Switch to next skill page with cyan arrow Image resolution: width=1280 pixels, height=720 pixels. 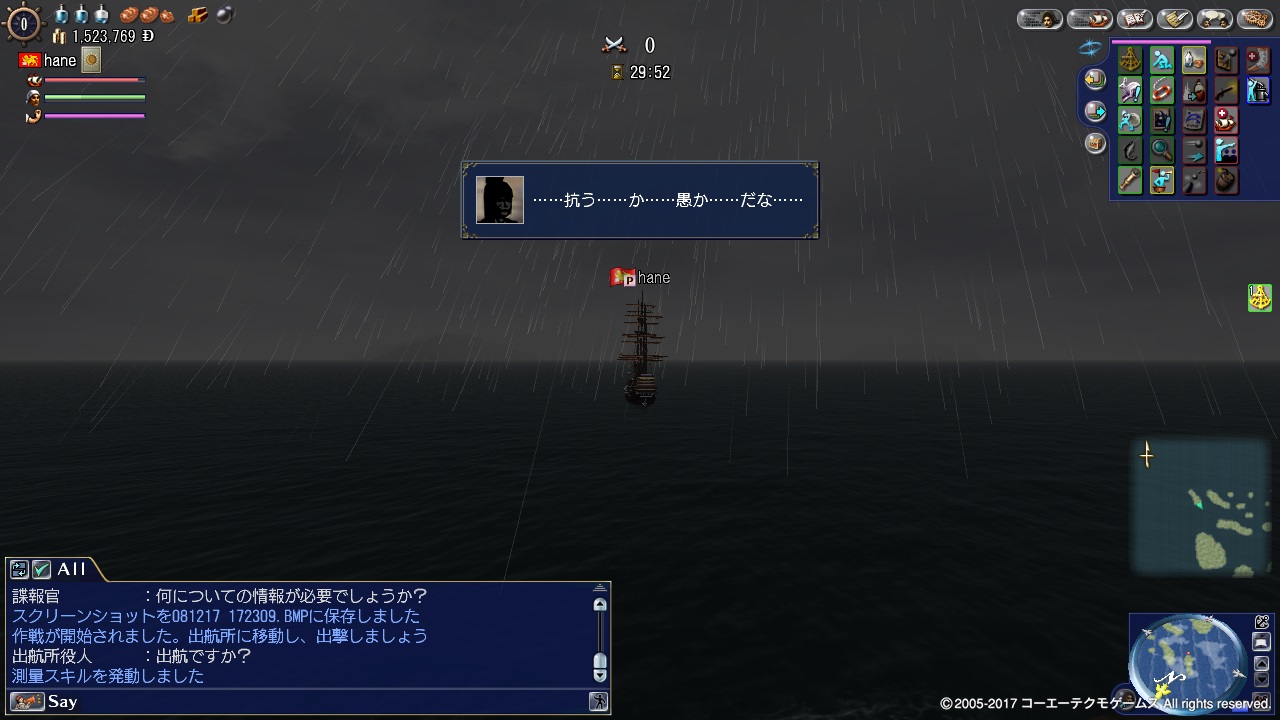point(1095,111)
